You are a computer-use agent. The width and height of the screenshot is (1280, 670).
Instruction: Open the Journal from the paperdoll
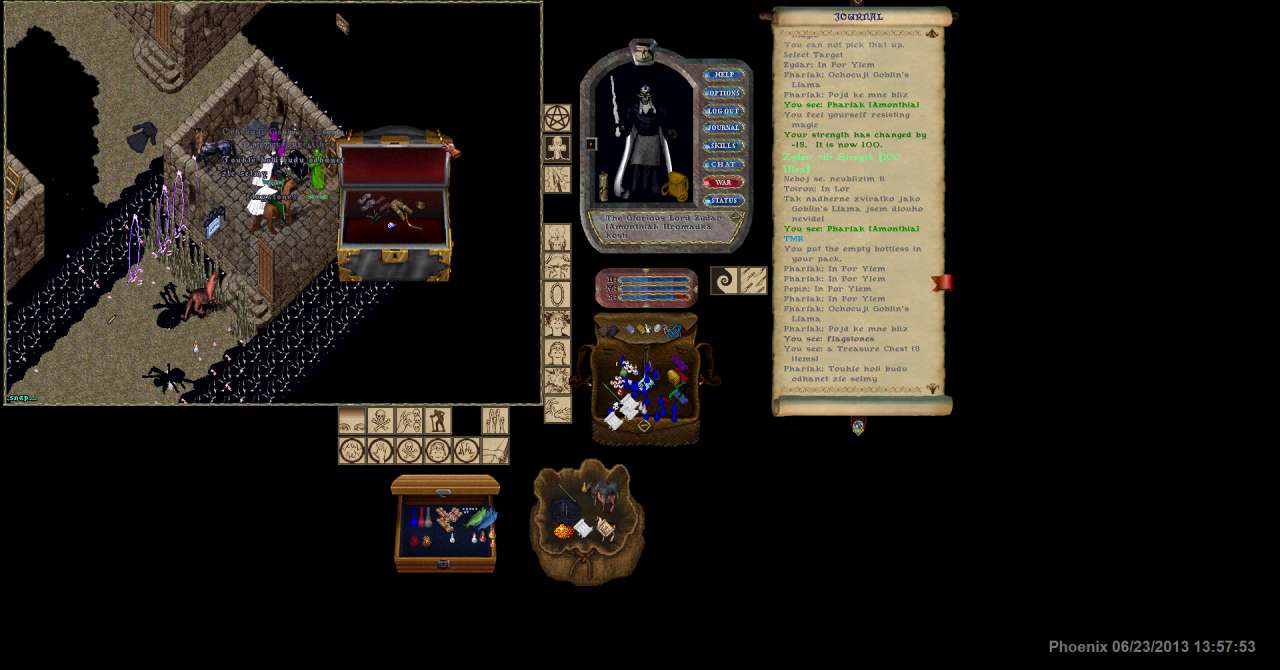click(x=723, y=128)
